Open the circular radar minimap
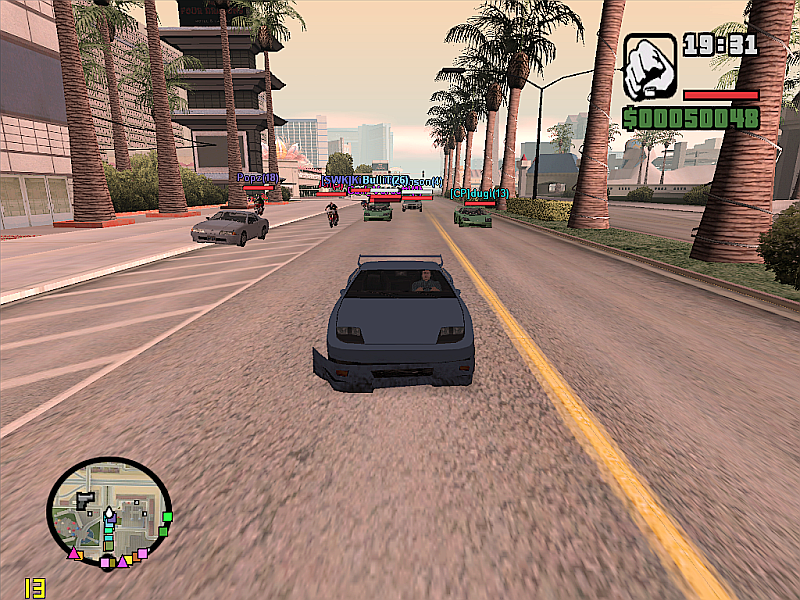Viewport: 800px width, 600px height. pyautogui.click(x=109, y=513)
